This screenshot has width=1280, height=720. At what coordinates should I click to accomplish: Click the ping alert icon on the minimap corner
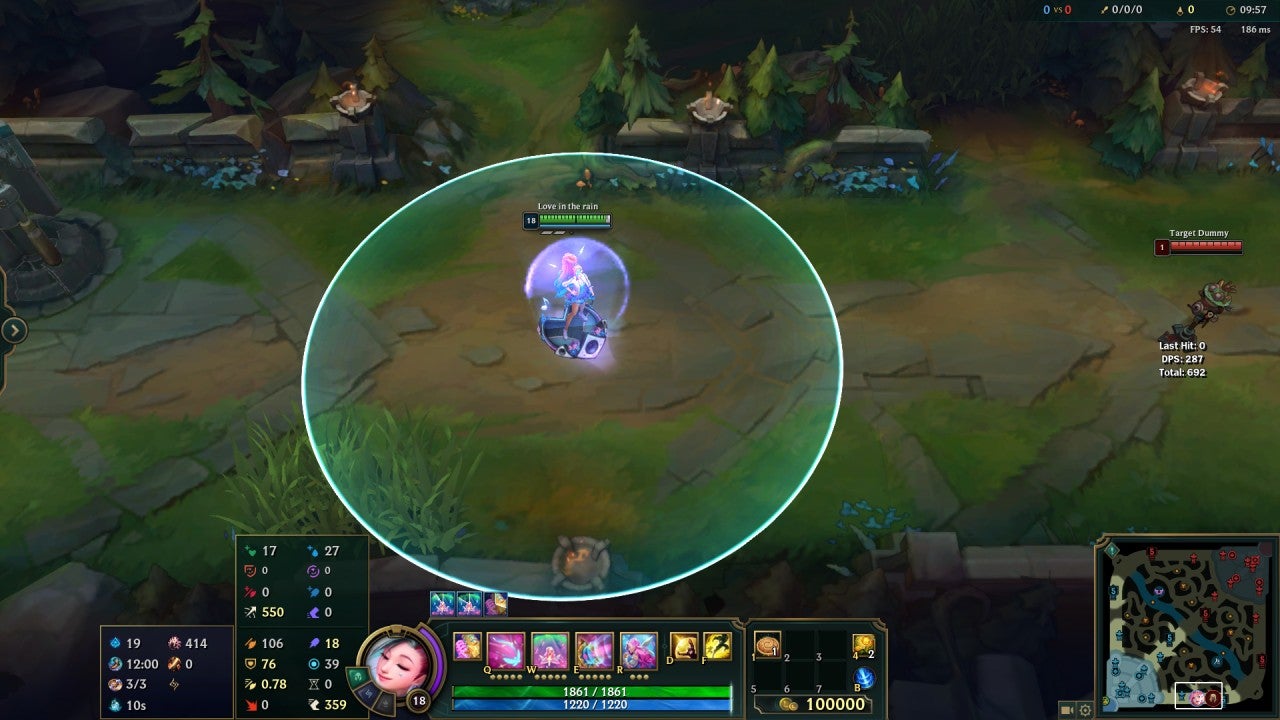1111,549
